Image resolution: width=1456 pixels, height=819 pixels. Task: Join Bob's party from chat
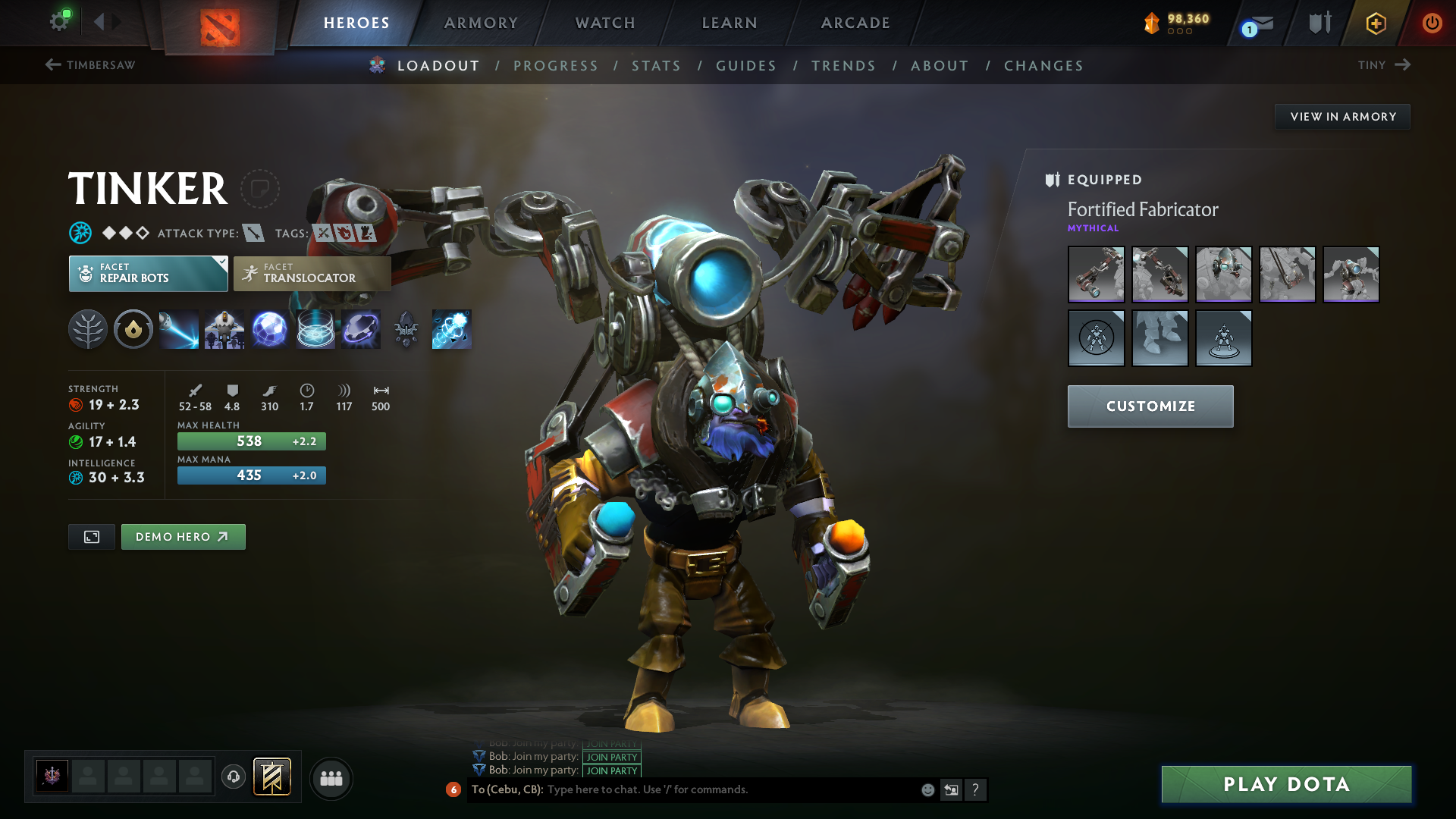coord(612,770)
